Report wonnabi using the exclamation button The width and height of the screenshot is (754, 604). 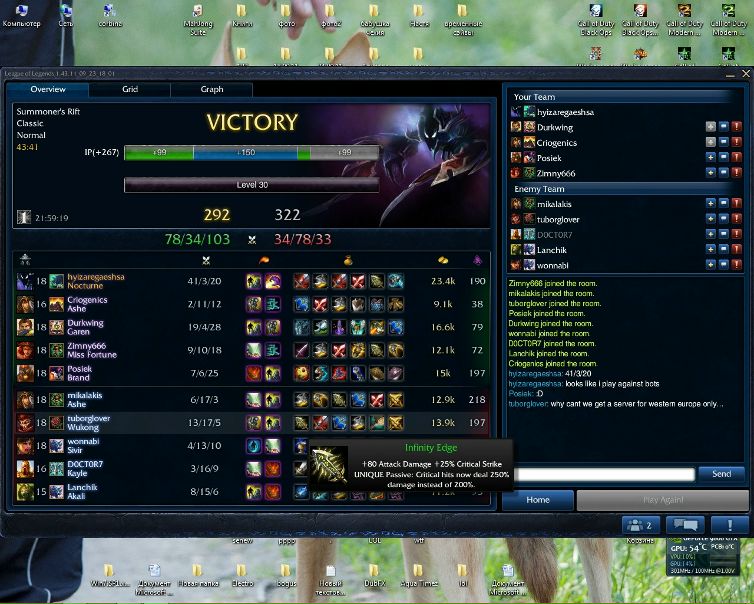[737, 265]
